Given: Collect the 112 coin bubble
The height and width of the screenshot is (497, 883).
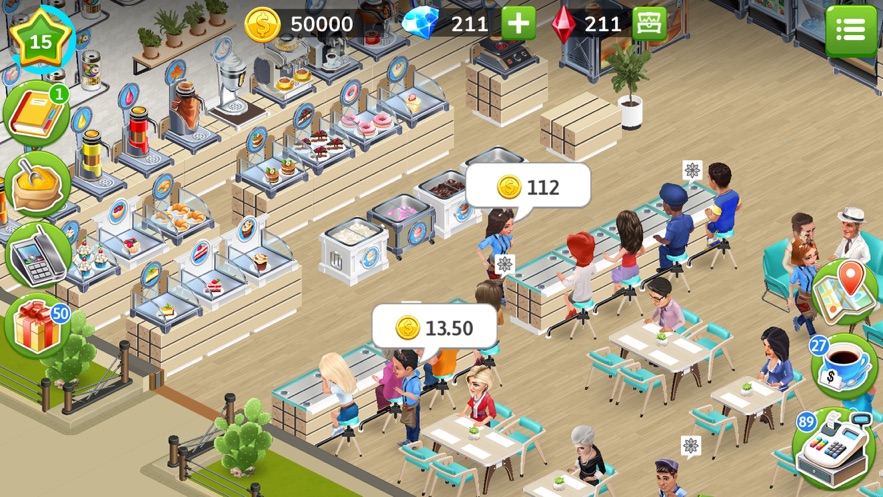Looking at the screenshot, I should pyautogui.click(x=528, y=187).
